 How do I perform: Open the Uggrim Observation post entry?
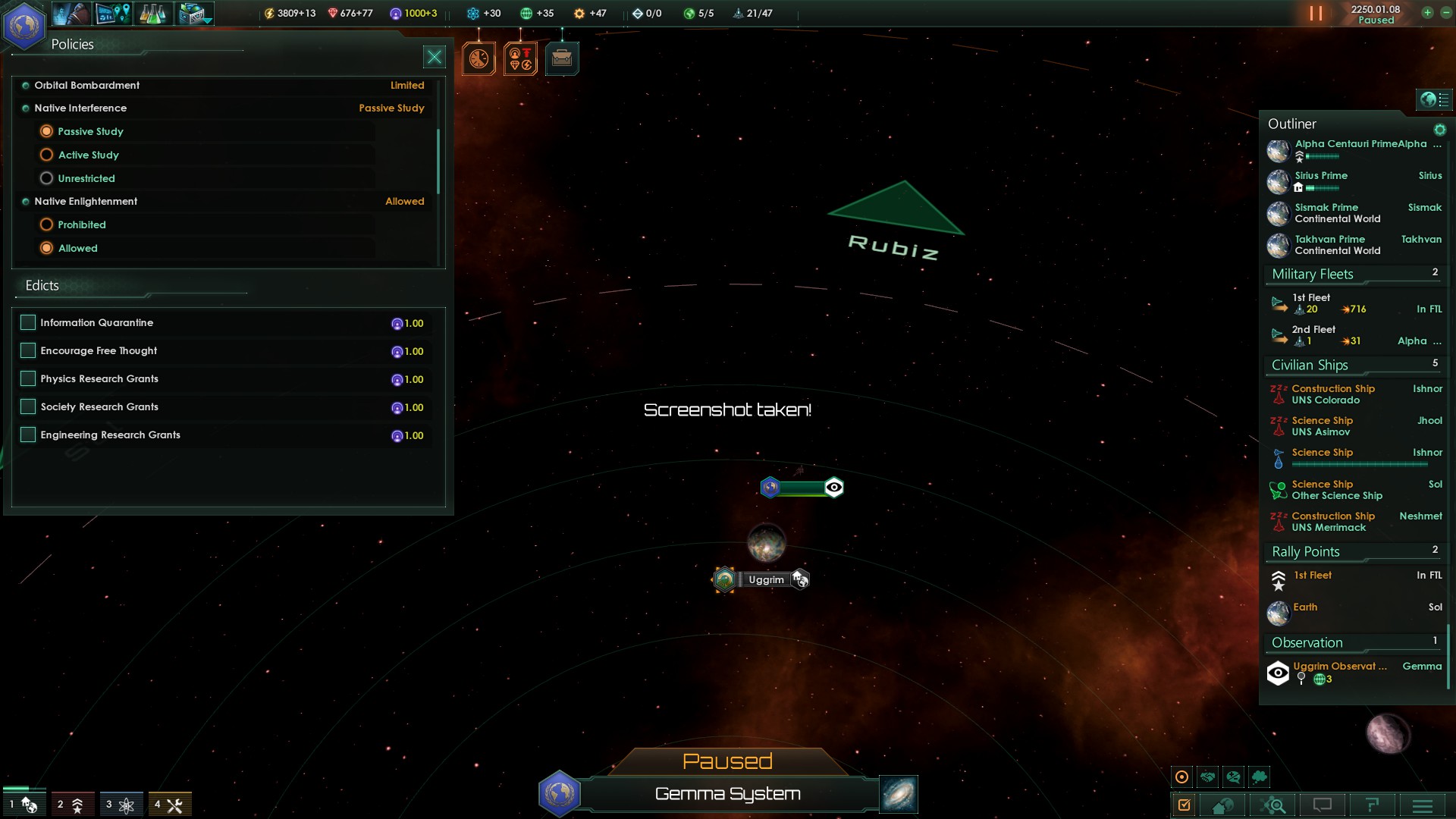point(1339,667)
